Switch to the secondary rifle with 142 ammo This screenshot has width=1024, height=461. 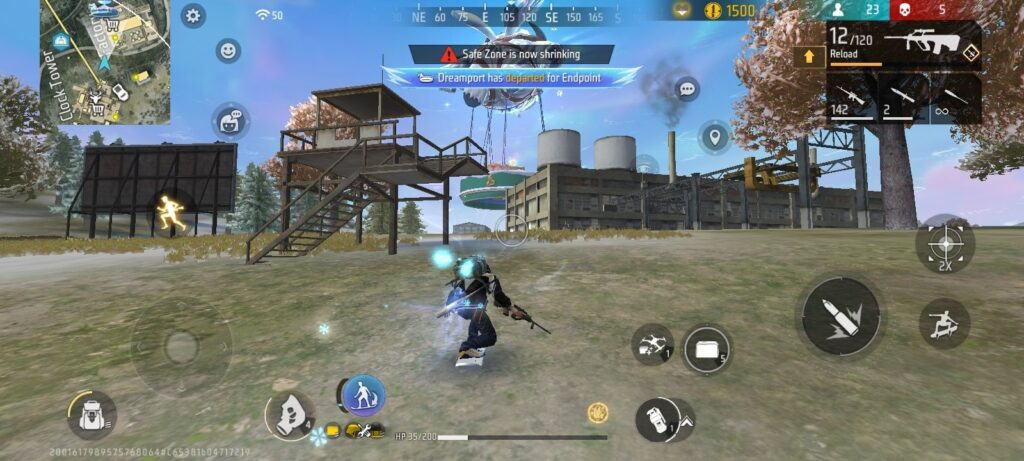851,100
